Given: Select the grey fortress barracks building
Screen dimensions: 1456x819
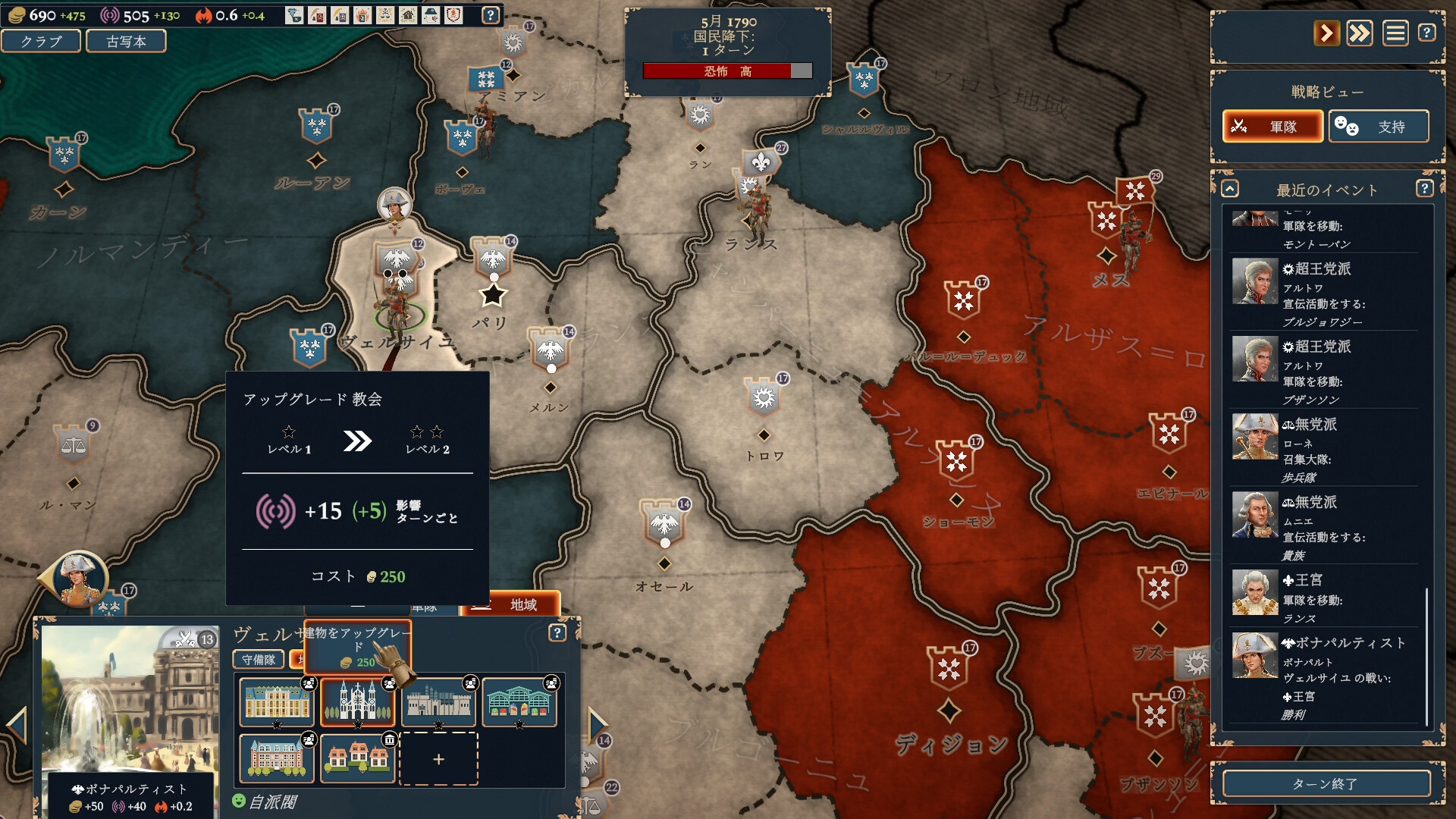Looking at the screenshot, I should 438,701.
